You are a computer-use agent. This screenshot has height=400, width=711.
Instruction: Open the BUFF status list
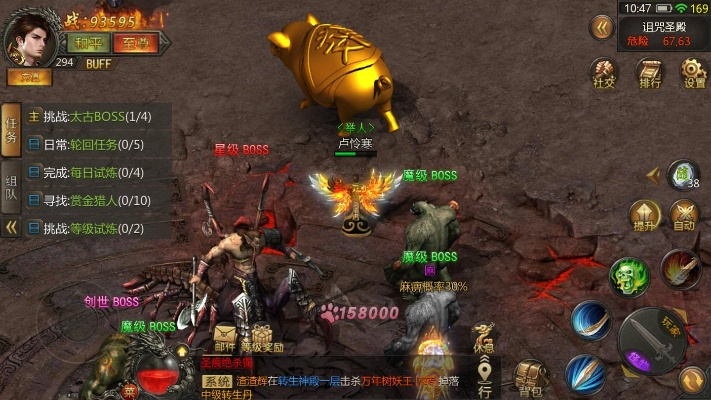coord(98,63)
